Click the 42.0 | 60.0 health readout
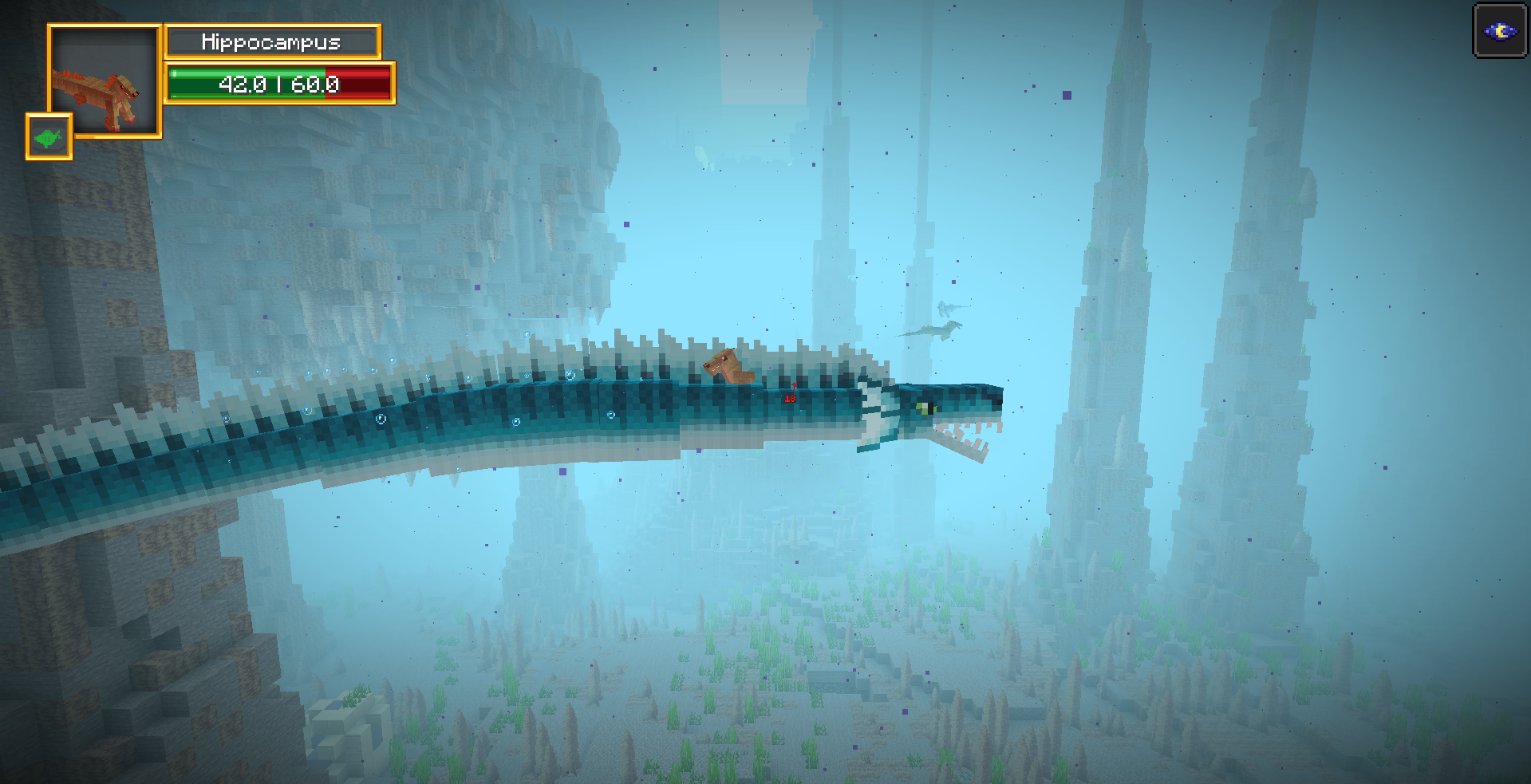This screenshot has width=1531, height=784. (278, 83)
